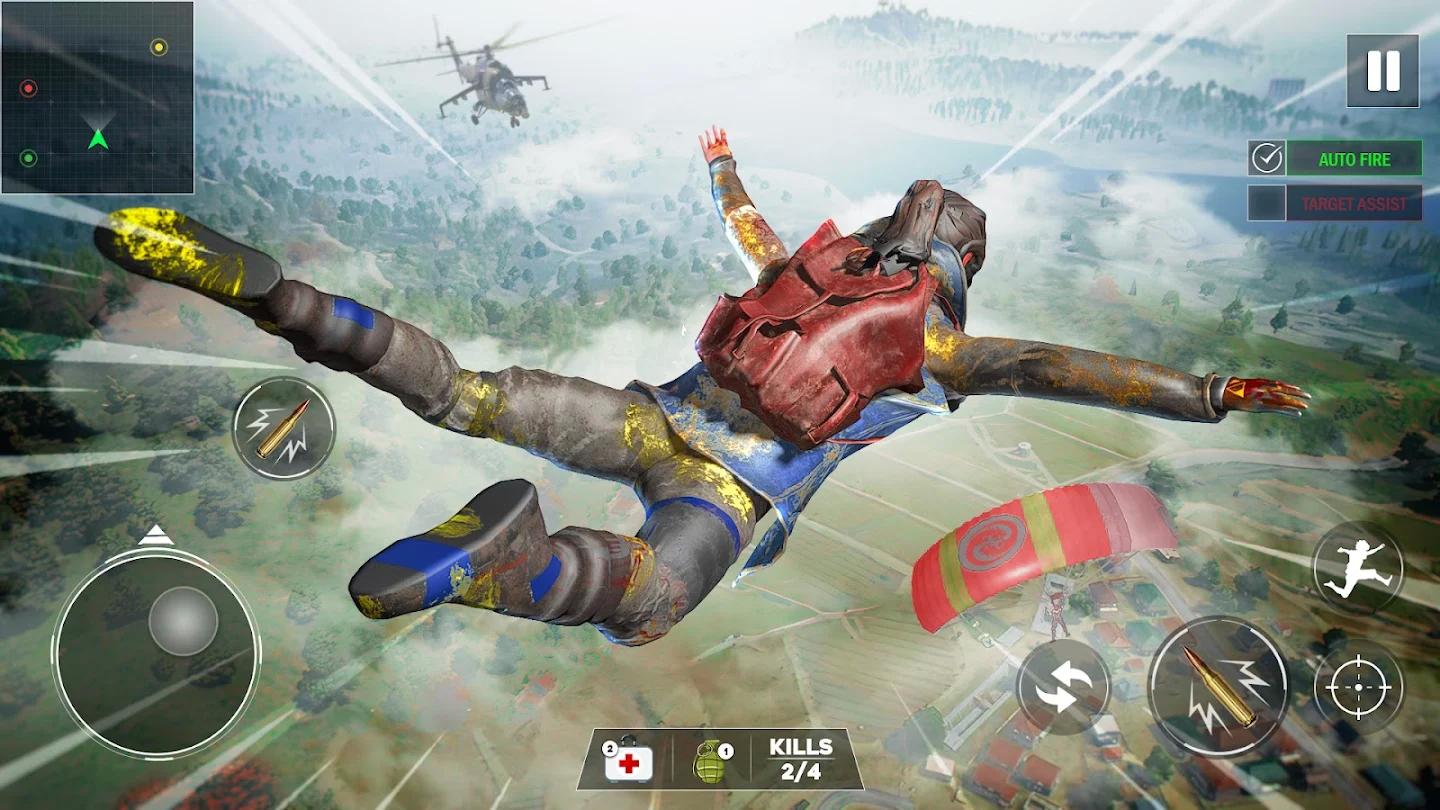Screen dimensions: 1440x810
Task: Pause the game with the pause button
Action: (x=1383, y=68)
